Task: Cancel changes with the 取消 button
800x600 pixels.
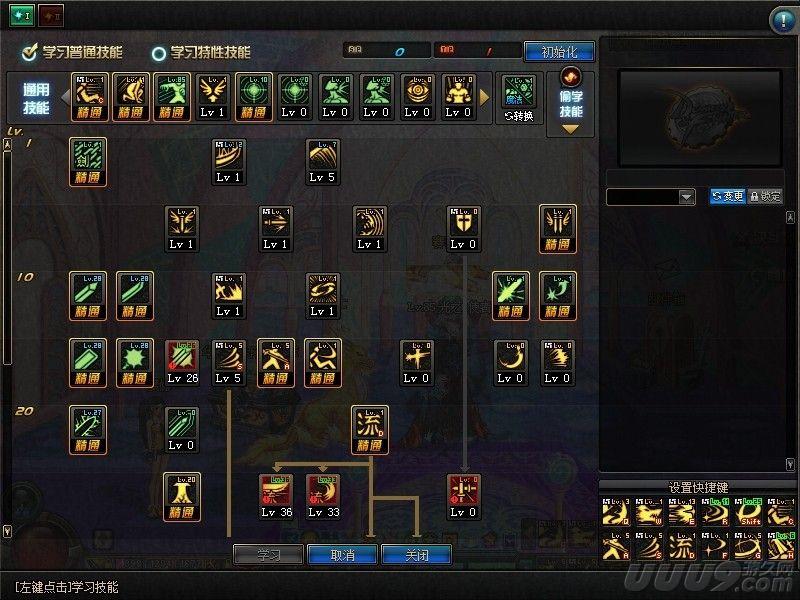Action: pyautogui.click(x=344, y=554)
